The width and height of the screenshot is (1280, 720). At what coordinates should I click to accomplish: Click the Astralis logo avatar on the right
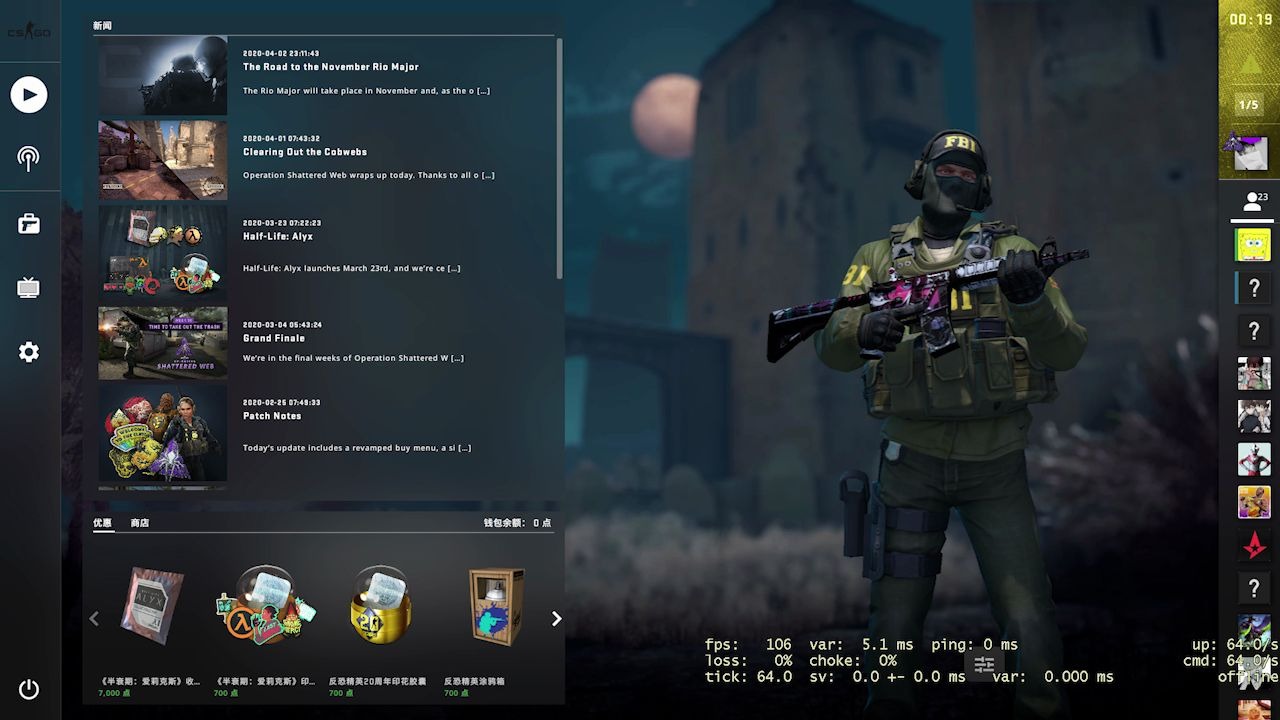[x=1254, y=545]
